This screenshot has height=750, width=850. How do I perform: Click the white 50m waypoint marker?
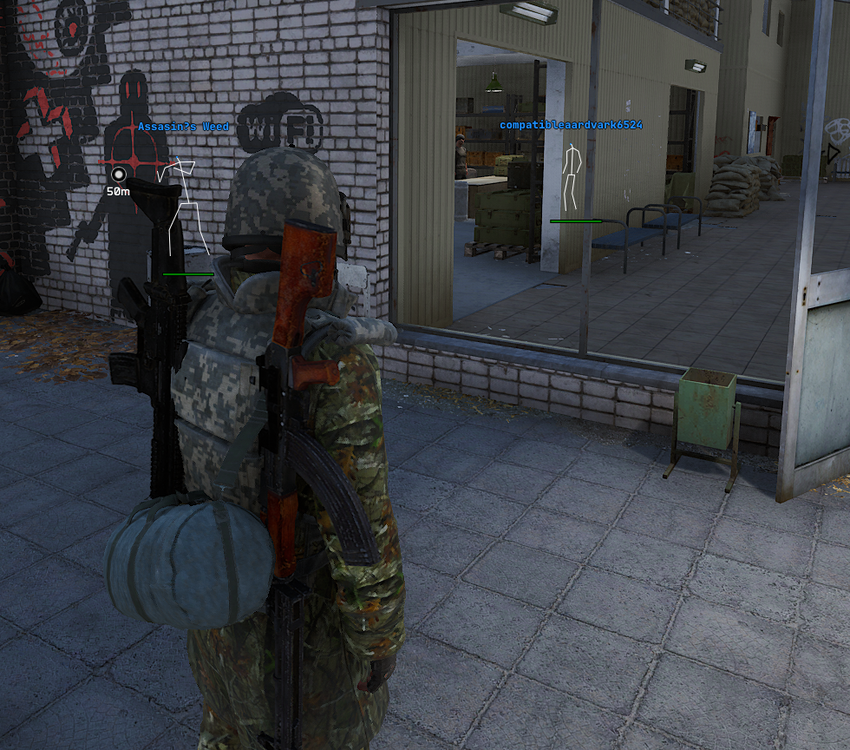[x=118, y=175]
